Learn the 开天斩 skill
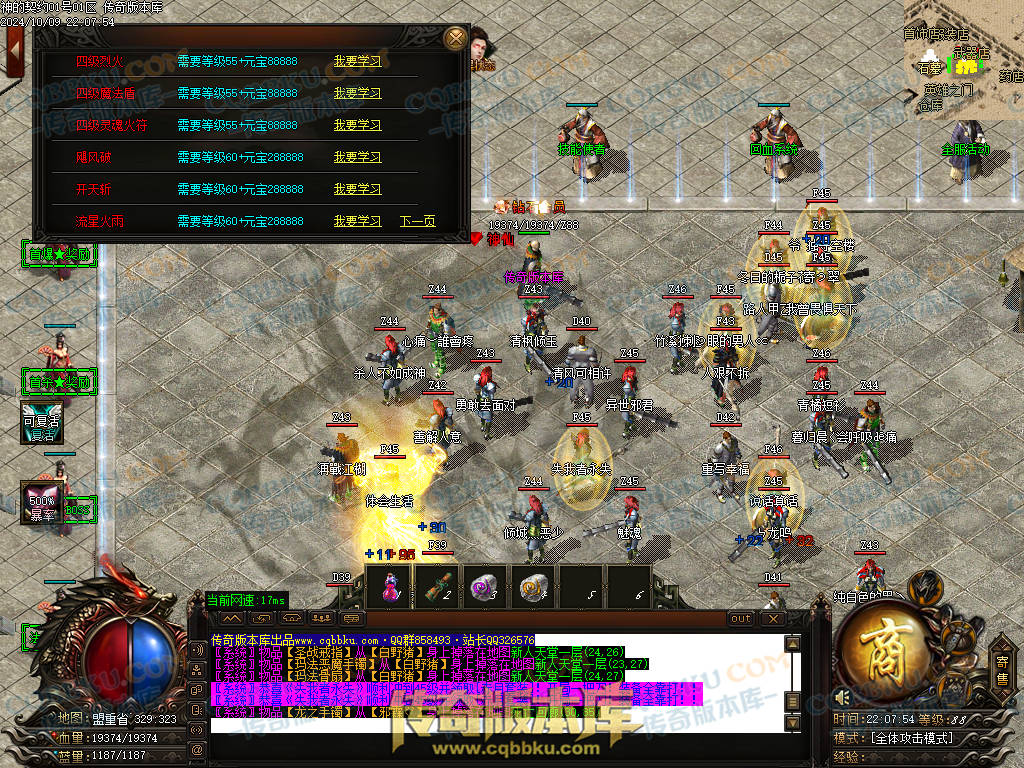This screenshot has height=768, width=1024. click(x=357, y=189)
